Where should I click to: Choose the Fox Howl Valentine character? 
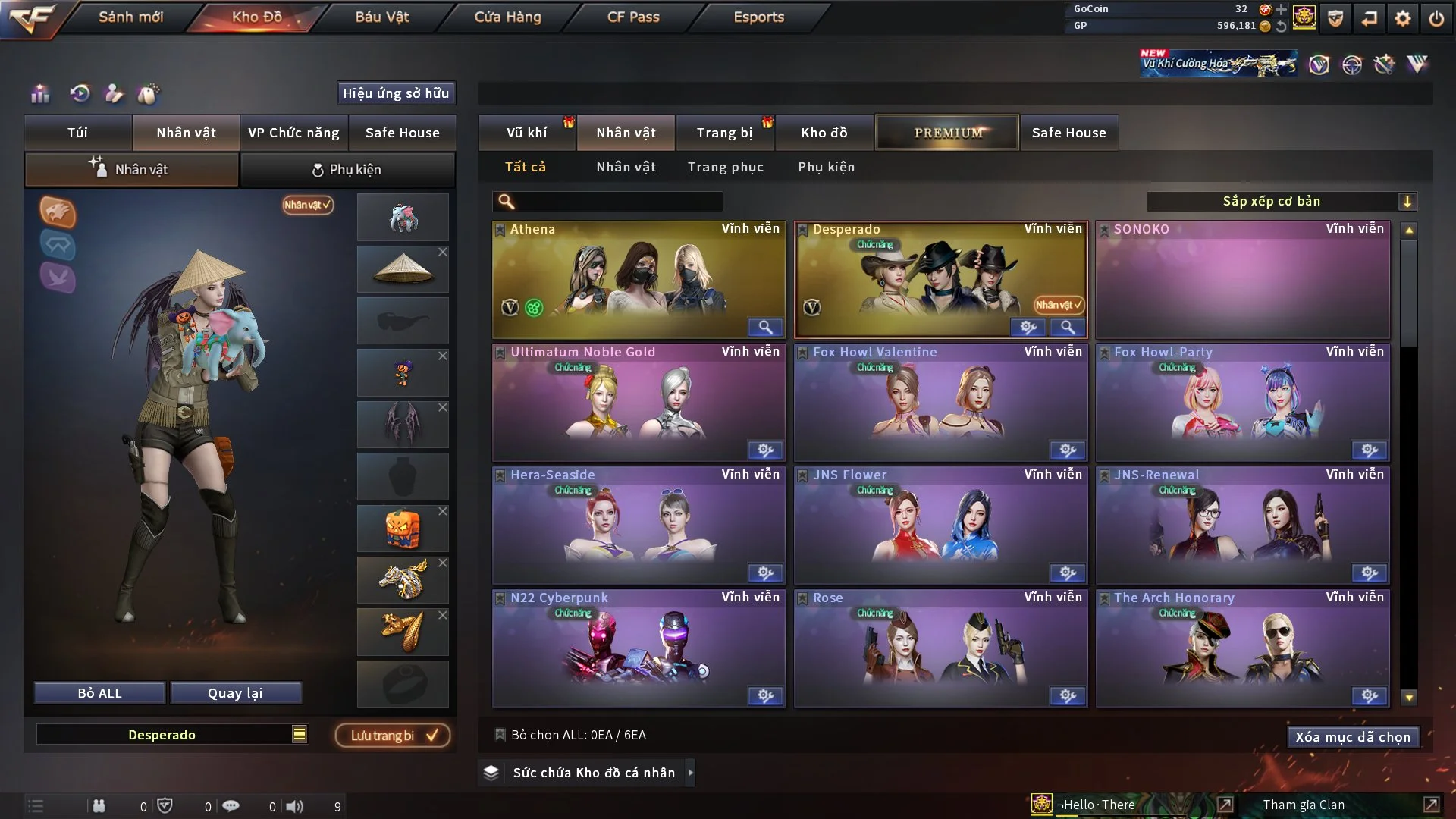pyautogui.click(x=940, y=402)
